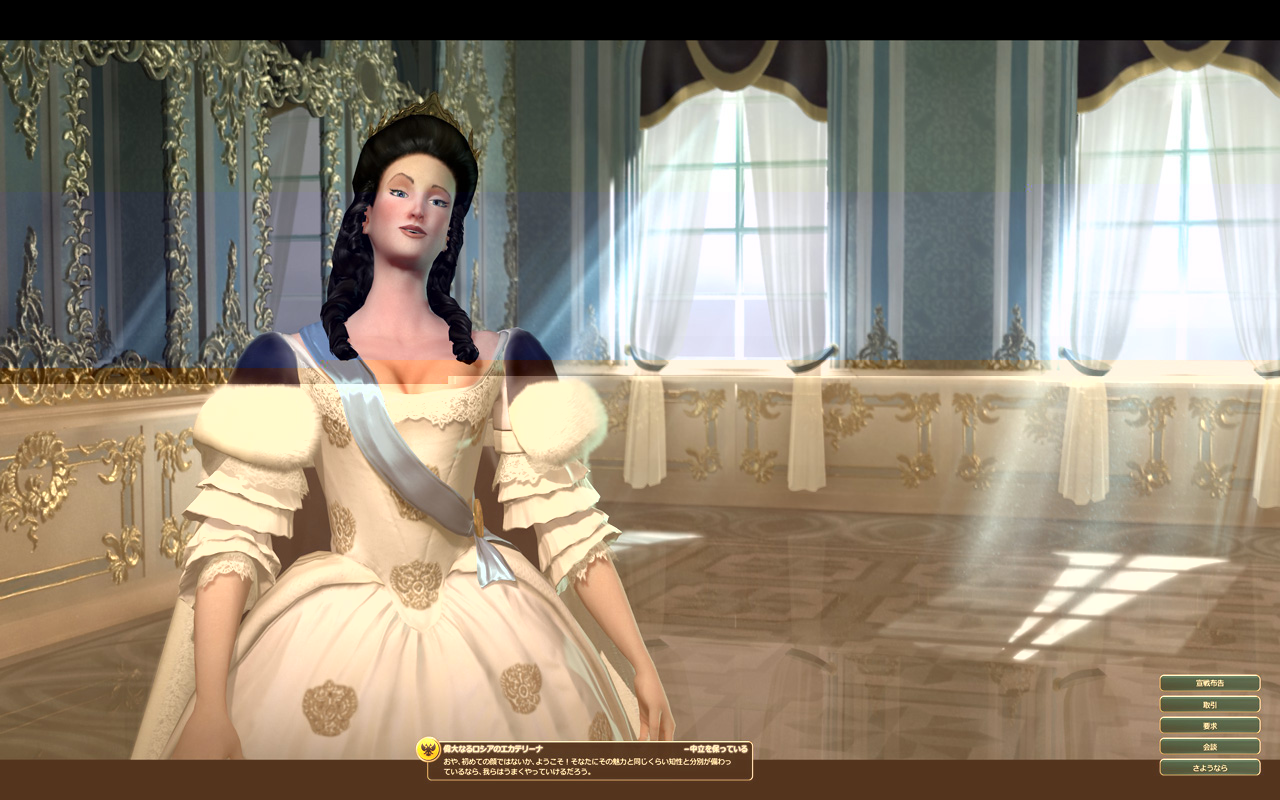Declare war with the 宣戦布告 button
This screenshot has height=800, width=1280.
[x=1209, y=683]
